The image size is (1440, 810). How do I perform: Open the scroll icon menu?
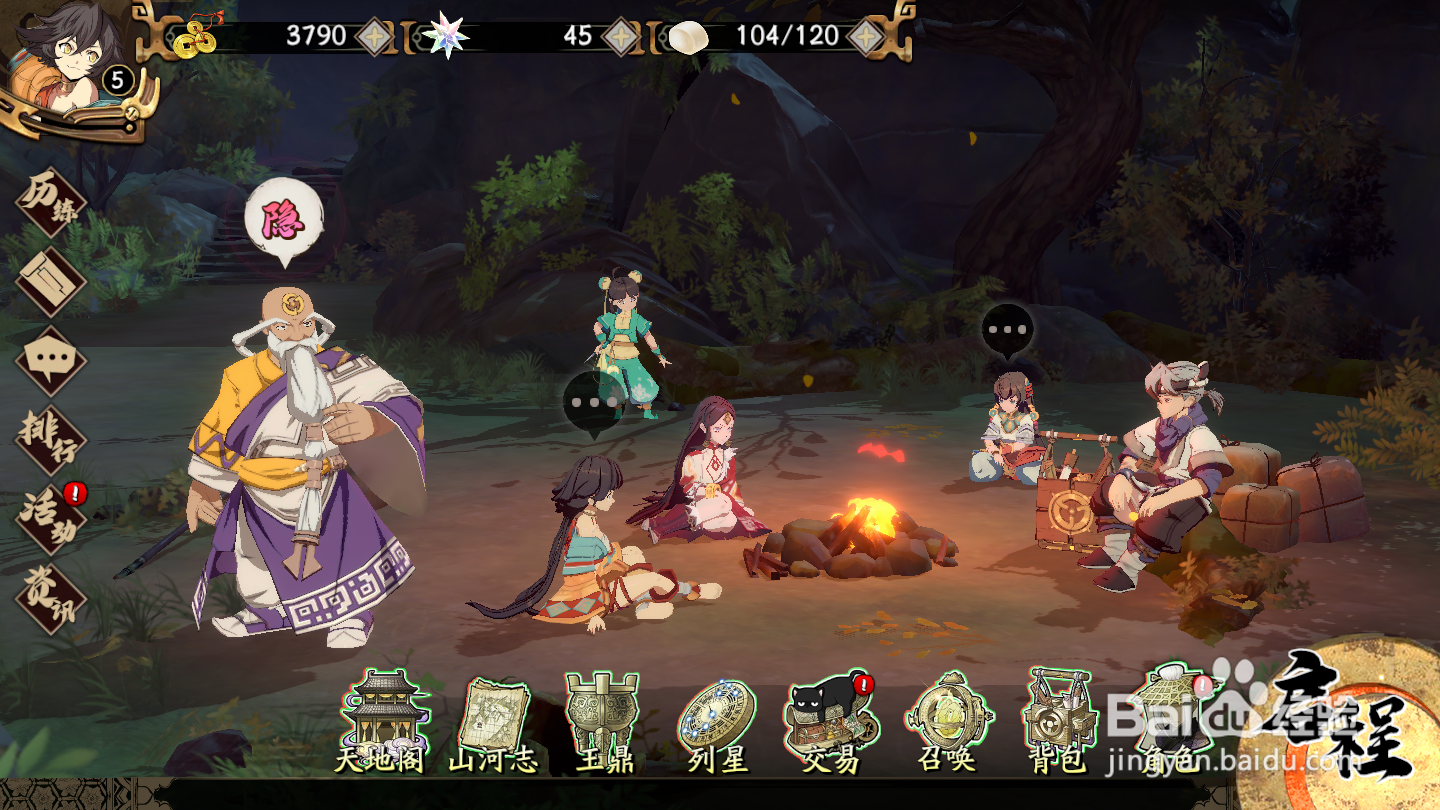pos(51,281)
